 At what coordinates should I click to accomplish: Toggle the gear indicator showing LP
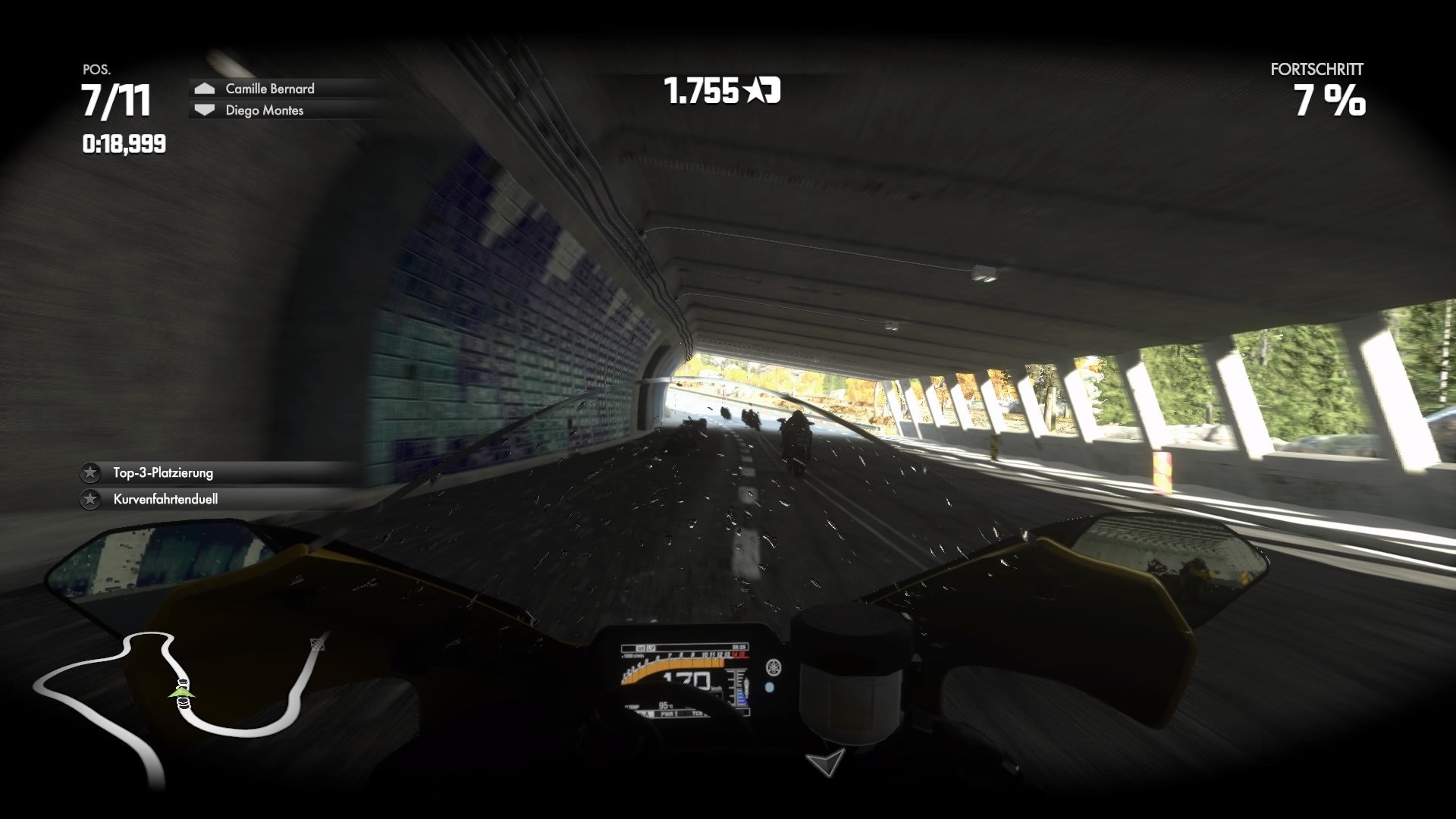tap(651, 648)
